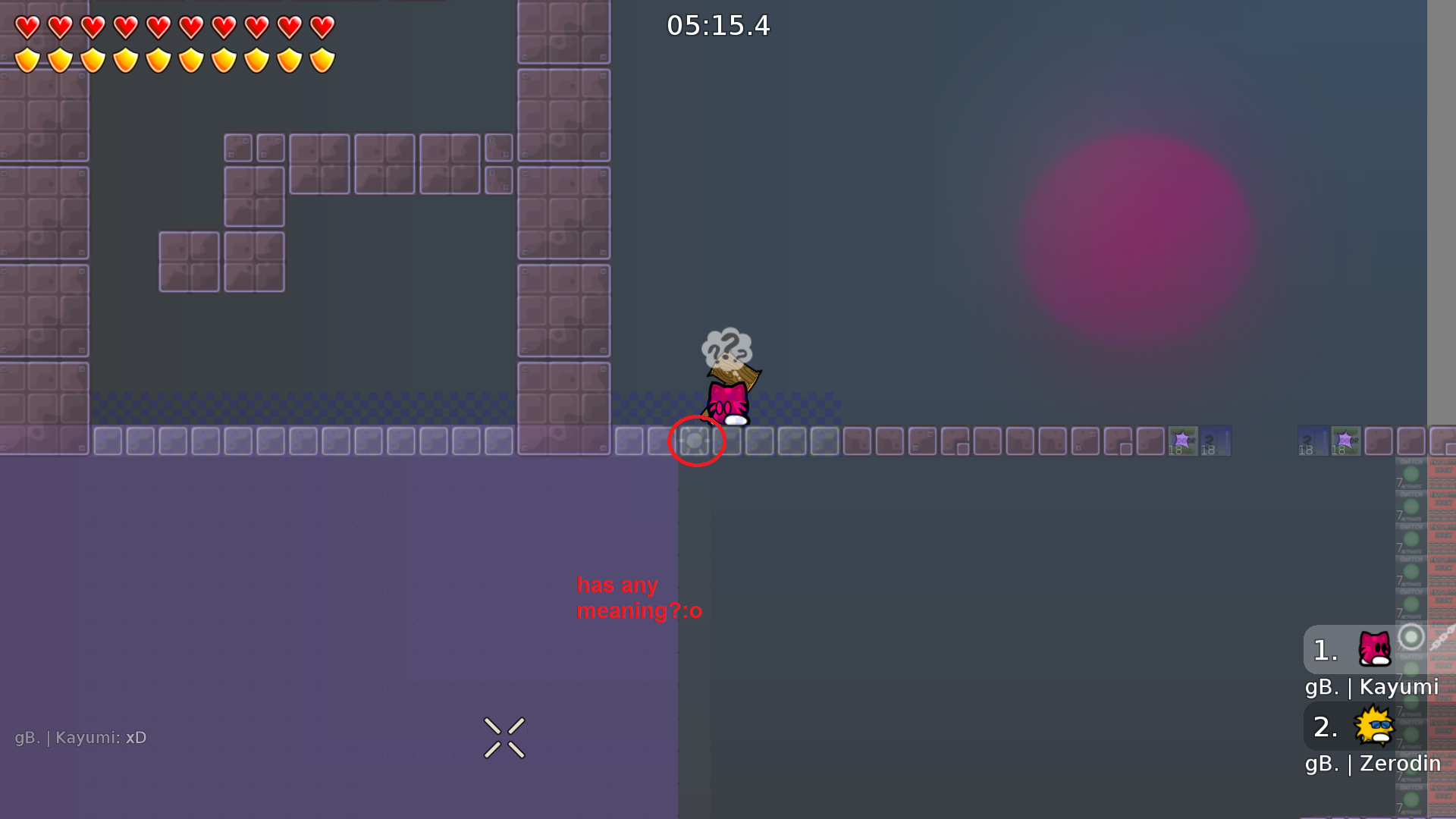Click the race timer showing 05:15.4
Viewport: 1456px width, 819px height.
click(x=717, y=25)
